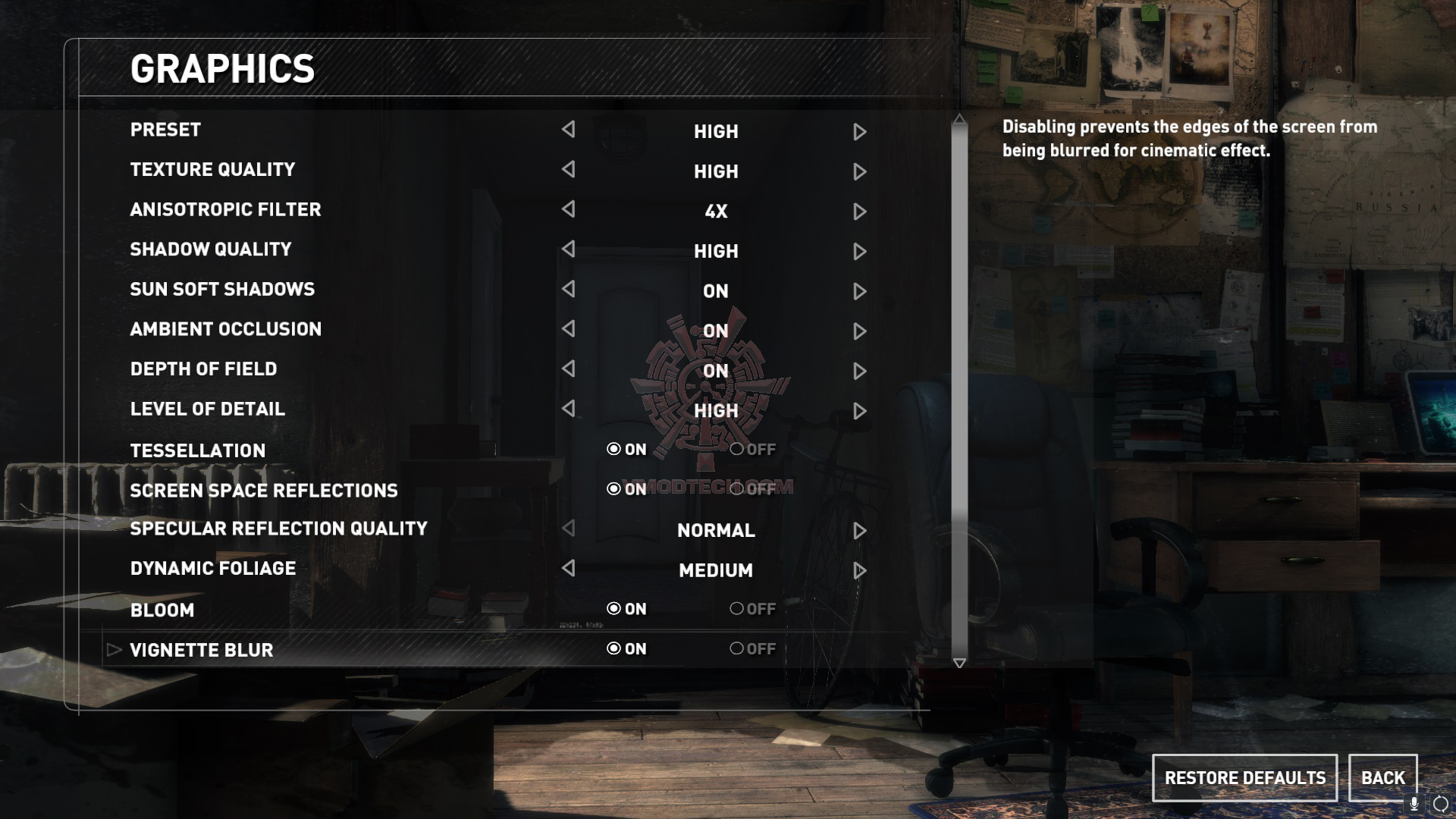Disable Screen Space Reflections
The width and height of the screenshot is (1456, 819).
[736, 489]
